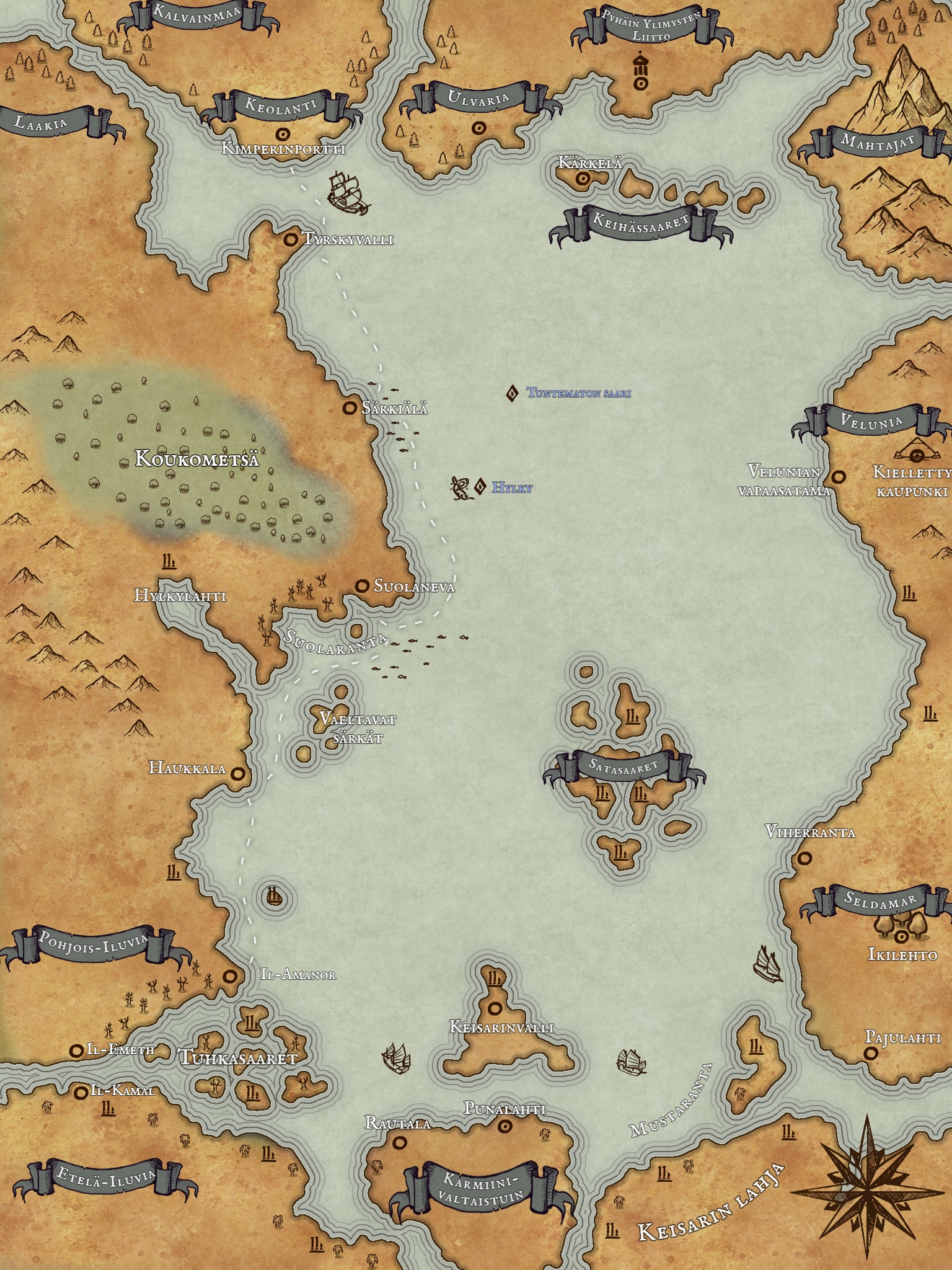The height and width of the screenshot is (1270, 952).
Task: Choose the Keisarinvalli city marker
Action: coord(495,1008)
